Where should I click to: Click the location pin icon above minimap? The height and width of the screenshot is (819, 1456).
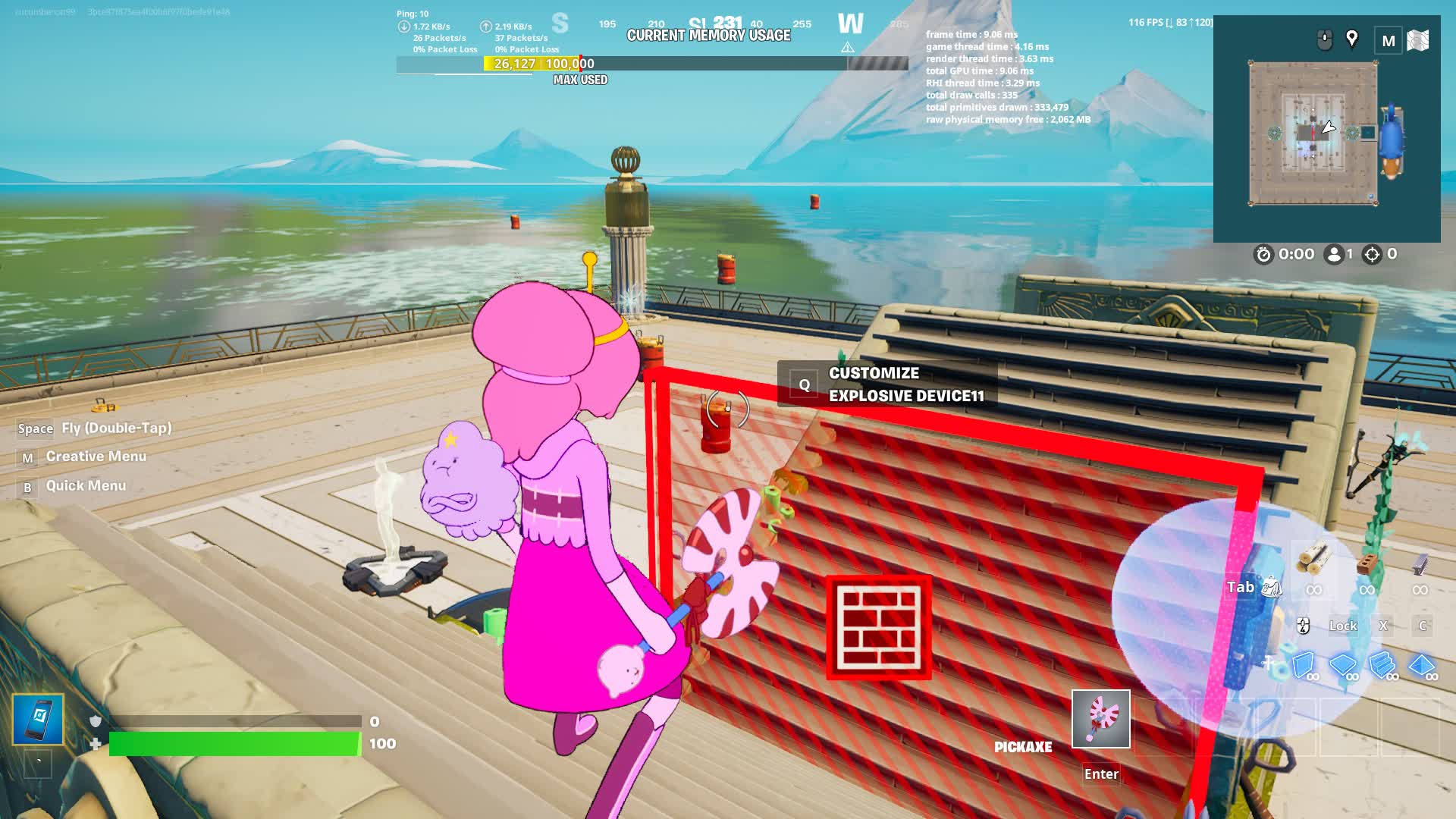pyautogui.click(x=1351, y=39)
